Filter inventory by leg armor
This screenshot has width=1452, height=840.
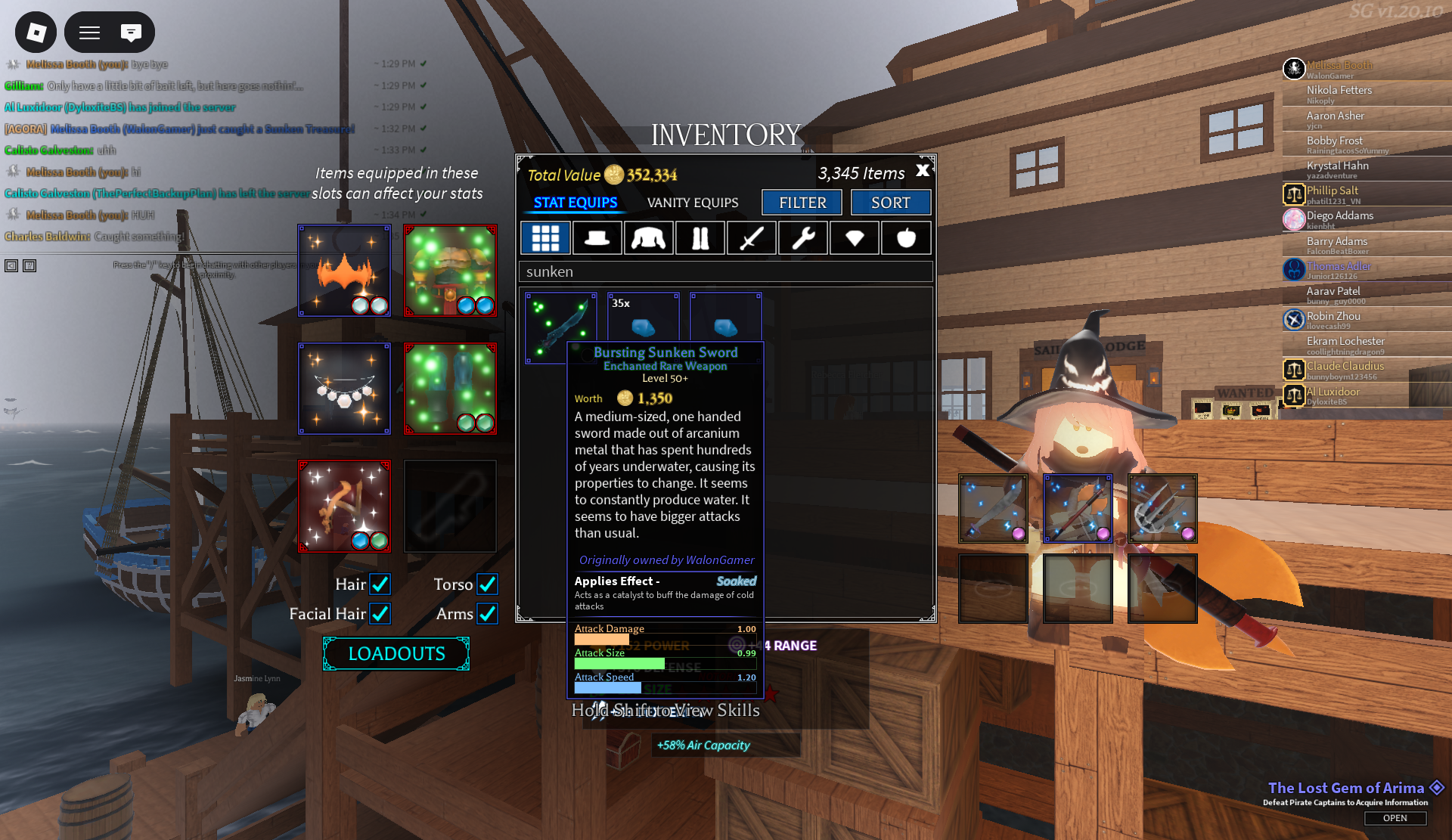(x=700, y=238)
